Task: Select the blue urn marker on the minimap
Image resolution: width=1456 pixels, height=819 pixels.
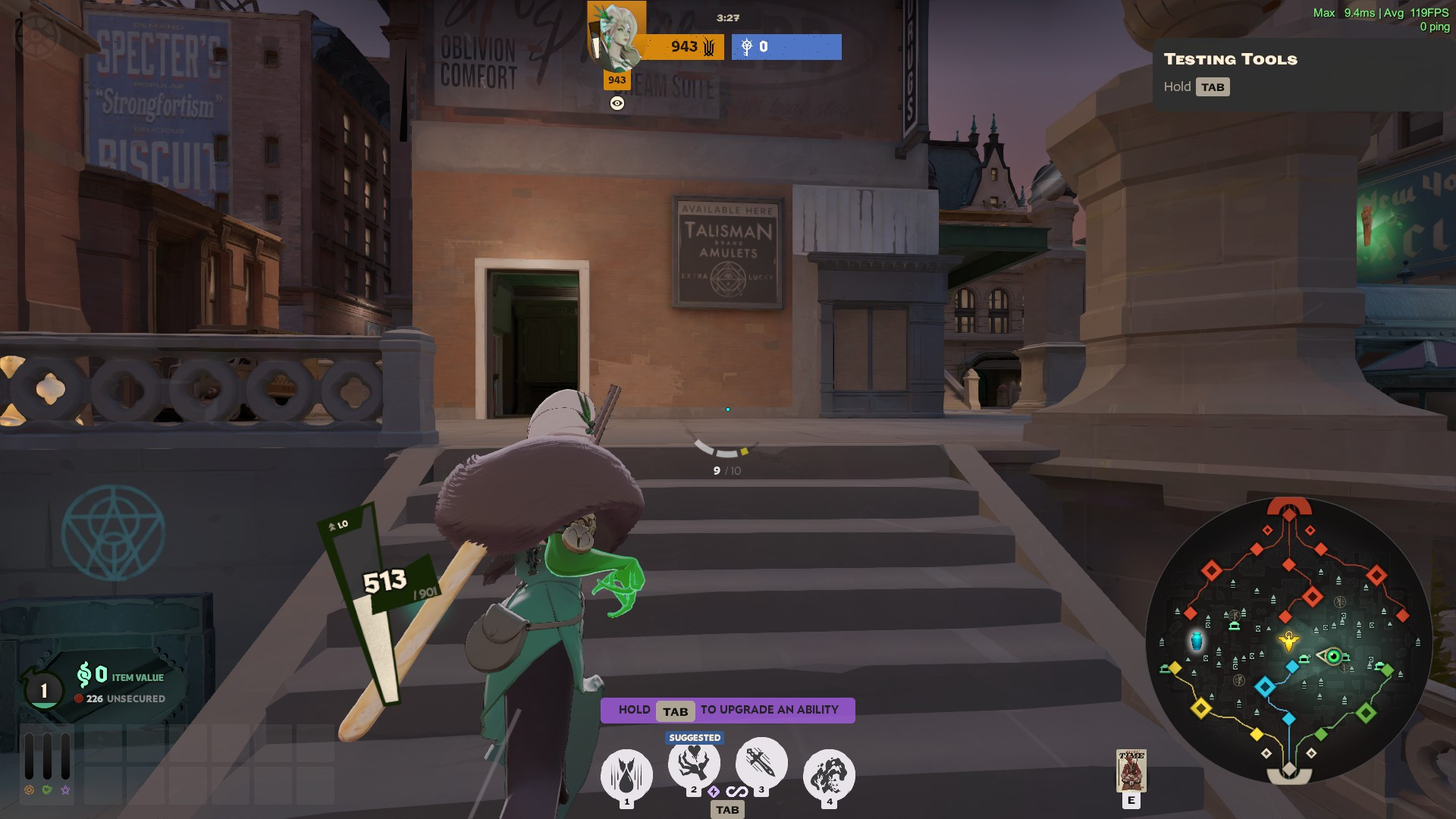Action: 1197,641
